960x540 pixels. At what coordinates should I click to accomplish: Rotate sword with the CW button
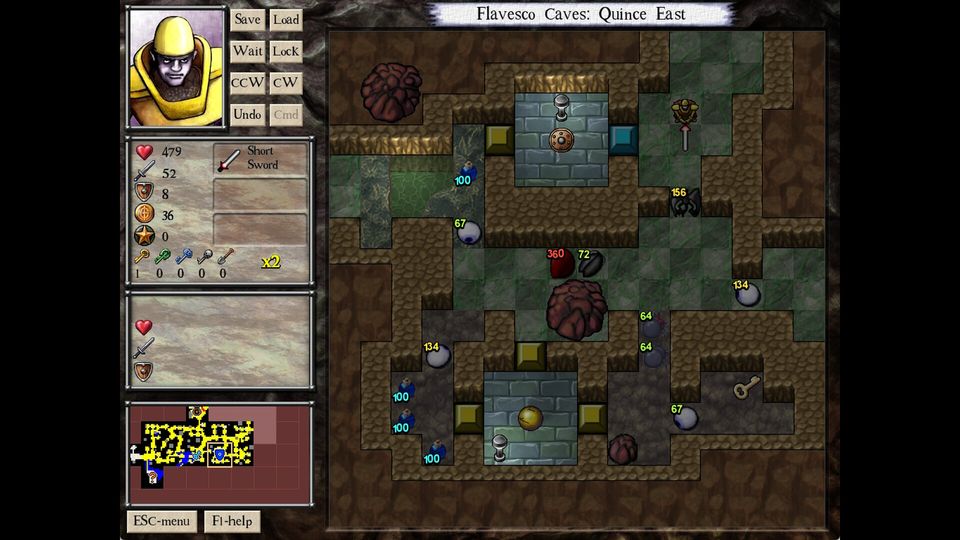point(286,83)
